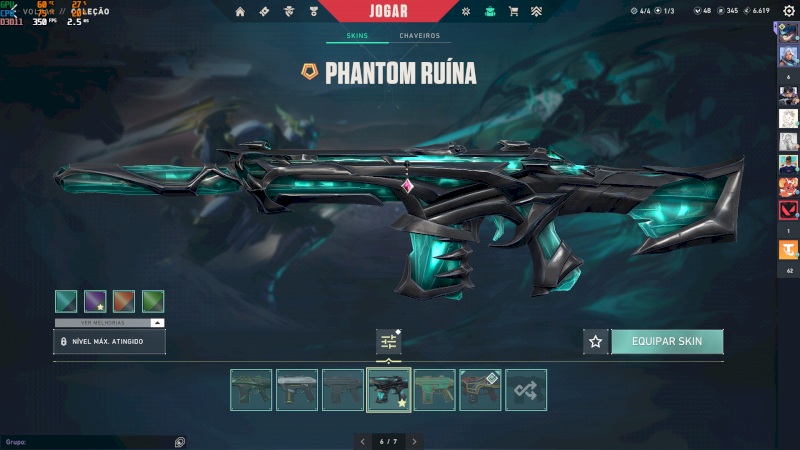Viewport: 800px width, 450px height.
Task: Equip skin with EQUIPAR SKIN button
Action: click(667, 342)
